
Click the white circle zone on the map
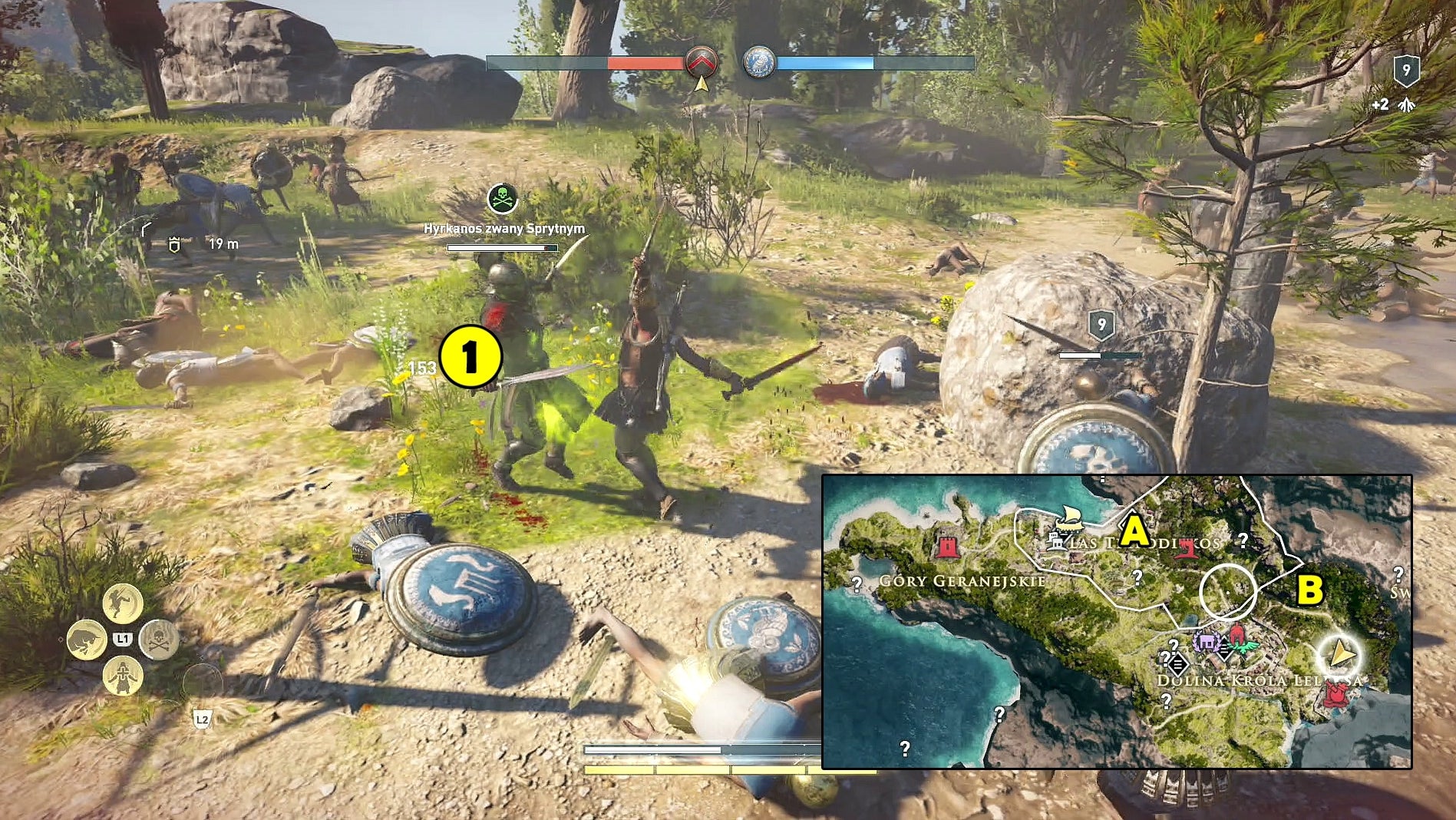pos(1228,592)
